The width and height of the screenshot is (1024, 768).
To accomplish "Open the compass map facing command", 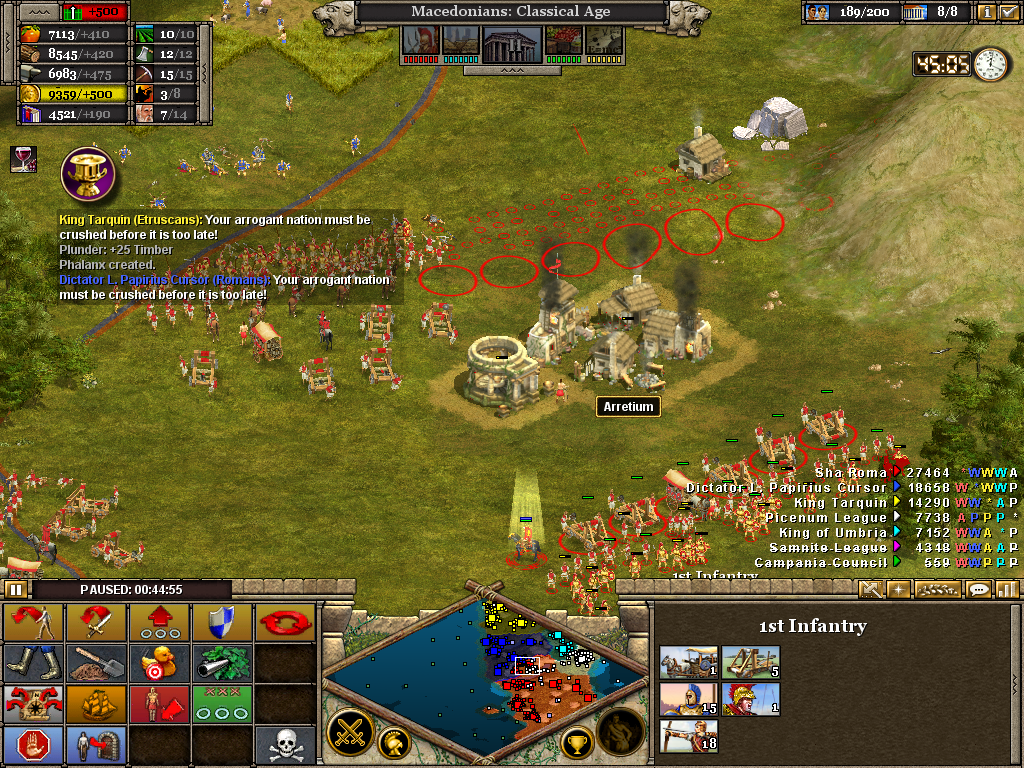I will [33, 704].
